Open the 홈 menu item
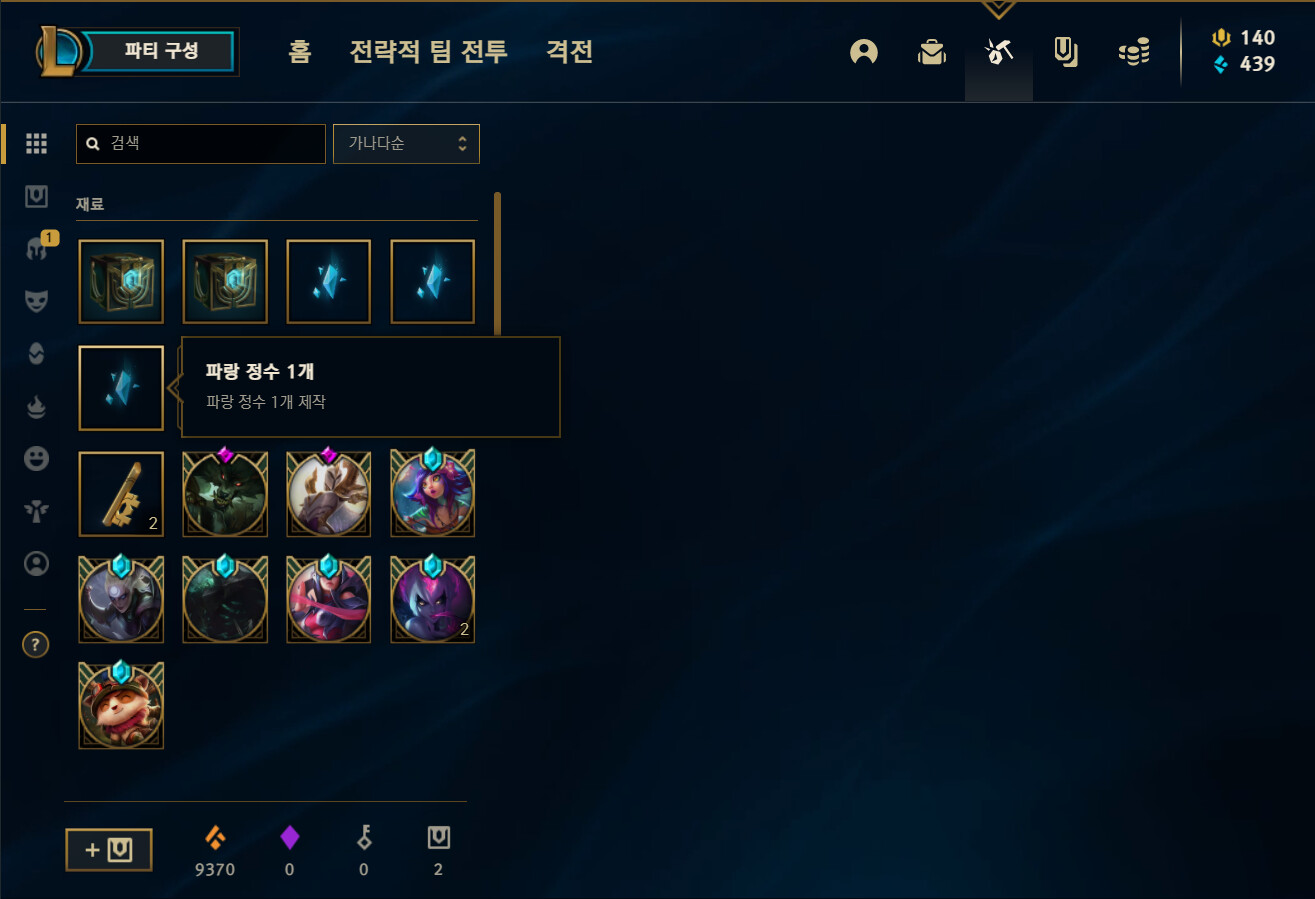Screen dimensions: 1315x899 [299, 52]
